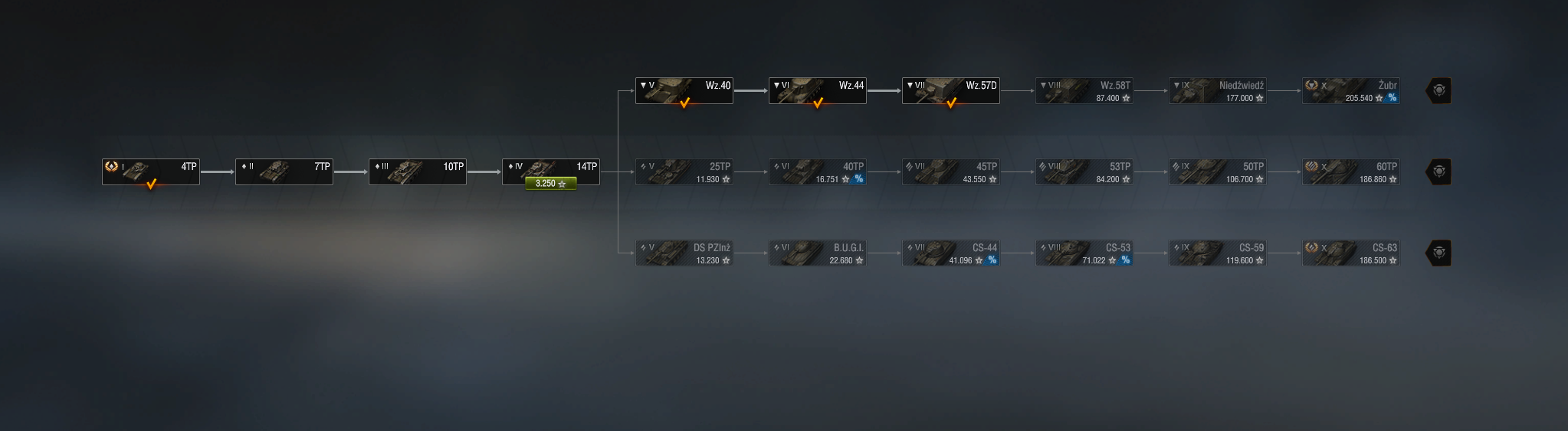The height and width of the screenshot is (431, 1568).
Task: Select the Wz.40 tier V tank
Action: (684, 90)
